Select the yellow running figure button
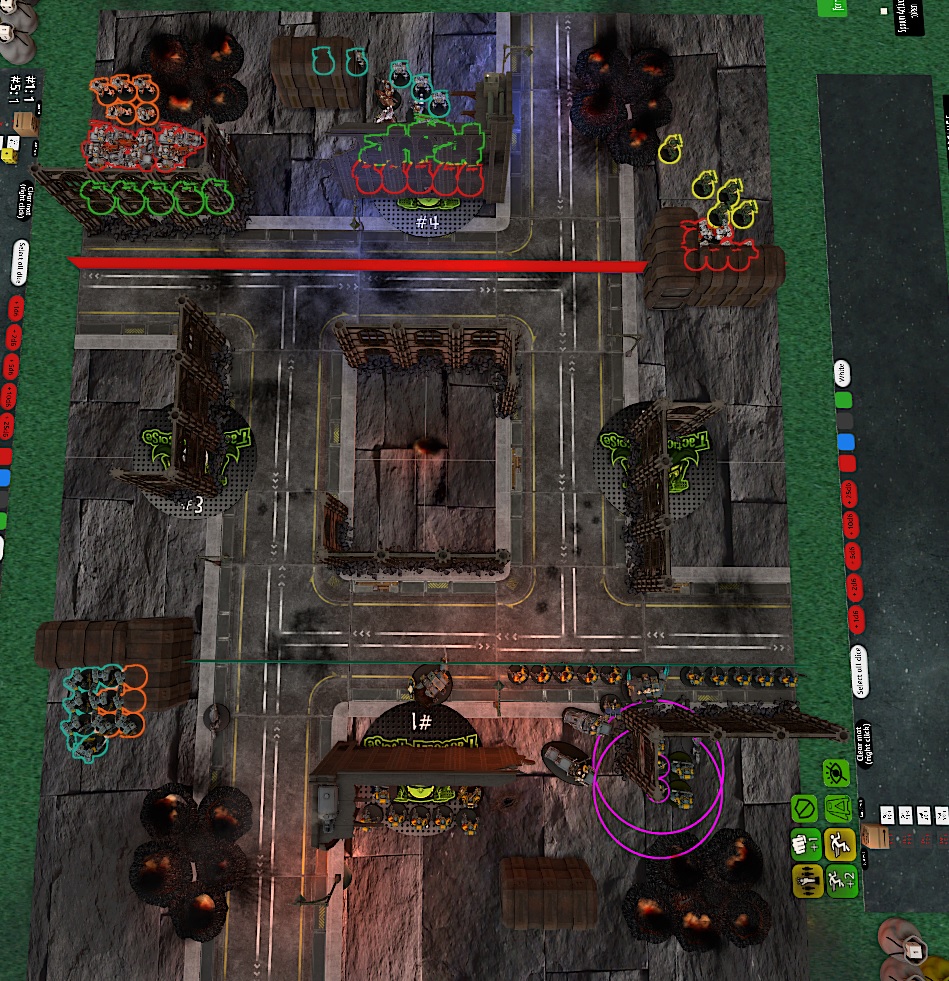 (837, 843)
